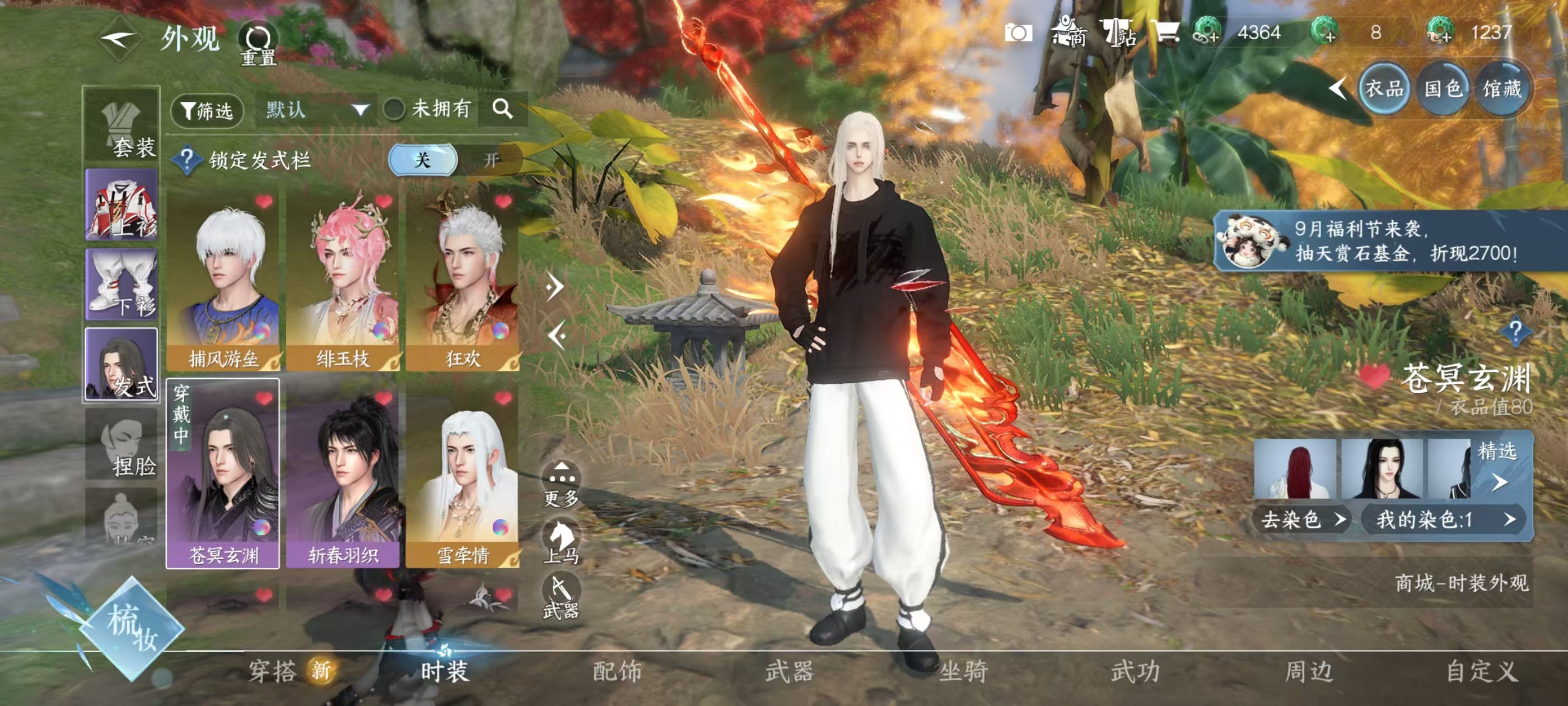Click the 重置 reset button
Image resolution: width=1568 pixels, height=706 pixels.
pyautogui.click(x=258, y=44)
